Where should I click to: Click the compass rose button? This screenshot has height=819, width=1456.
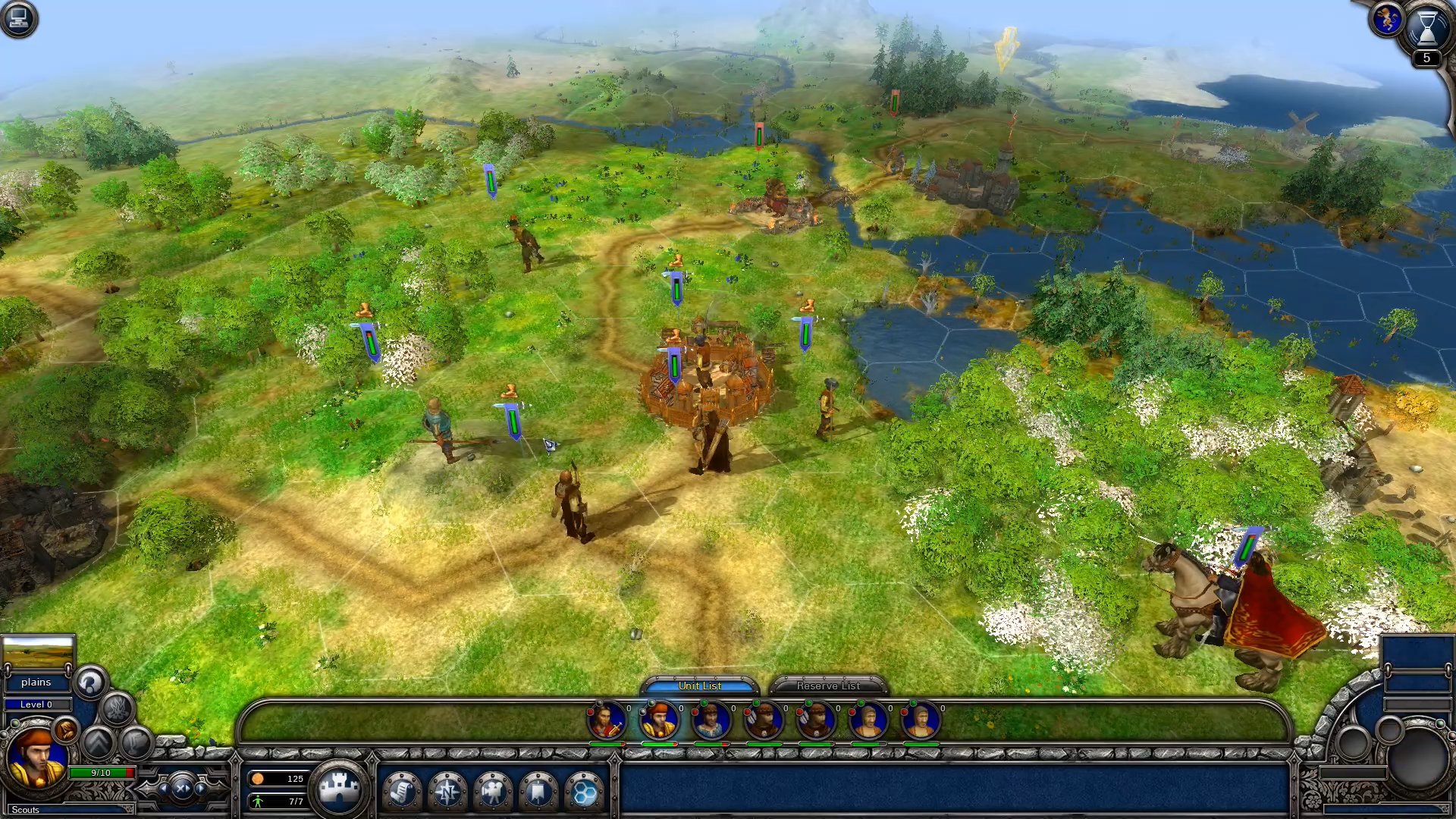[x=447, y=792]
